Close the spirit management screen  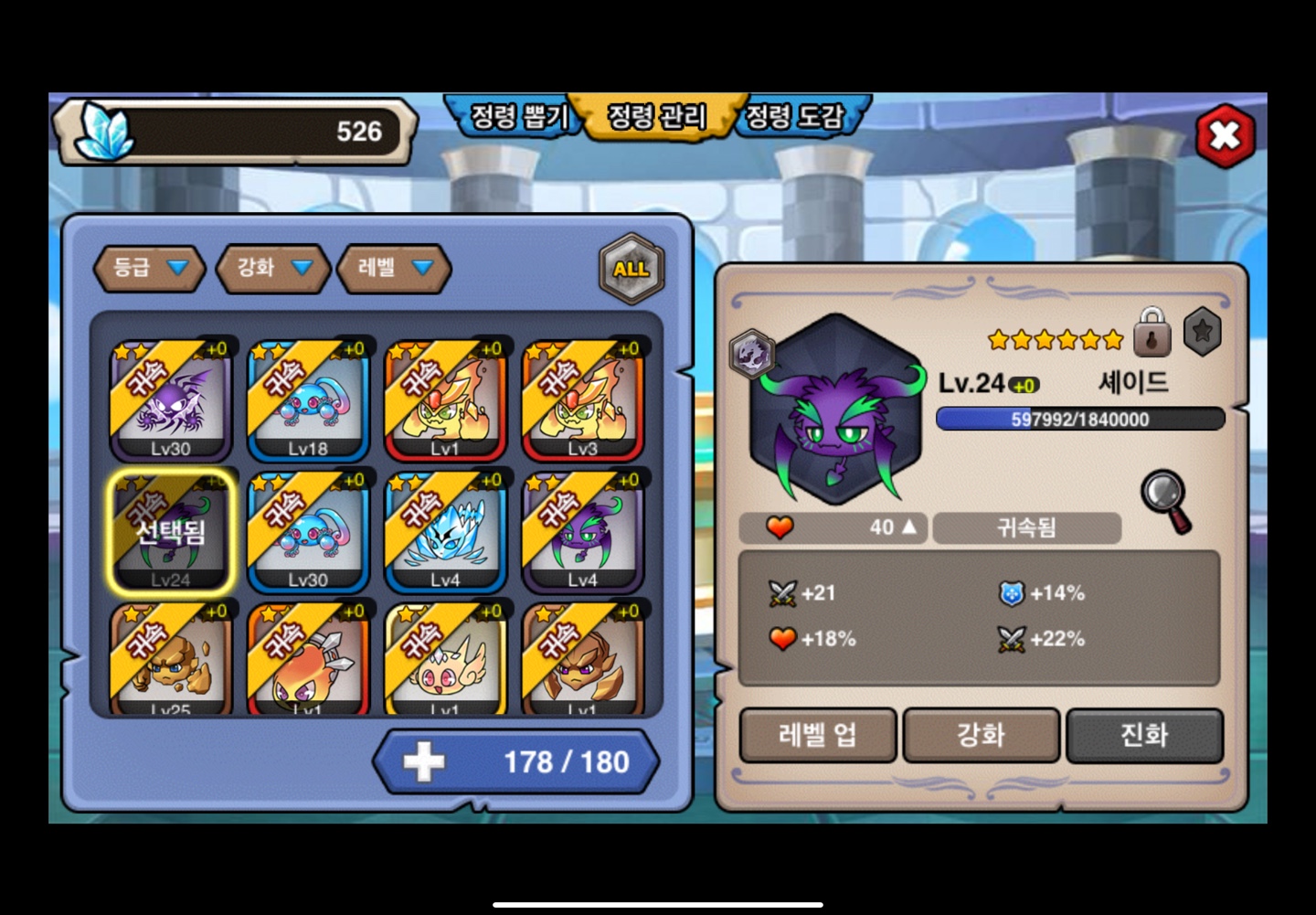pos(1225,136)
